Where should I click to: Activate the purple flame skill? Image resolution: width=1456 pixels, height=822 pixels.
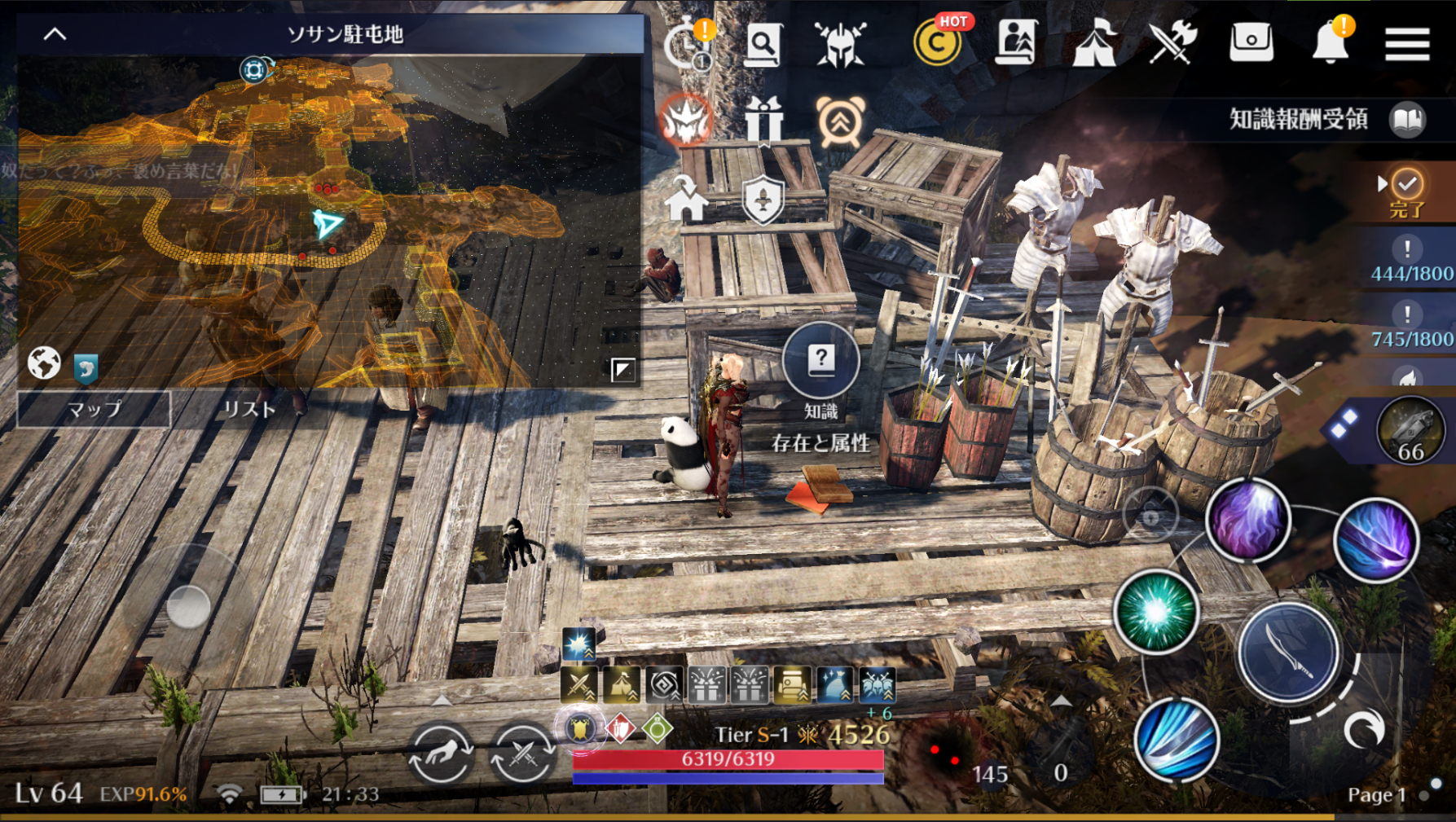coord(1247,521)
